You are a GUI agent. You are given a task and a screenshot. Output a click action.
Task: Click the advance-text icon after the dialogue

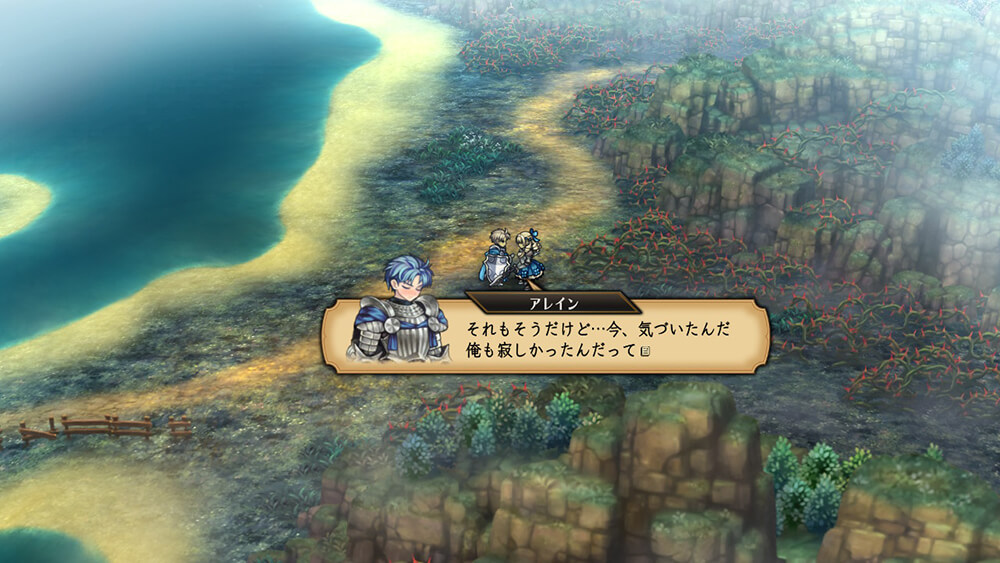(646, 351)
